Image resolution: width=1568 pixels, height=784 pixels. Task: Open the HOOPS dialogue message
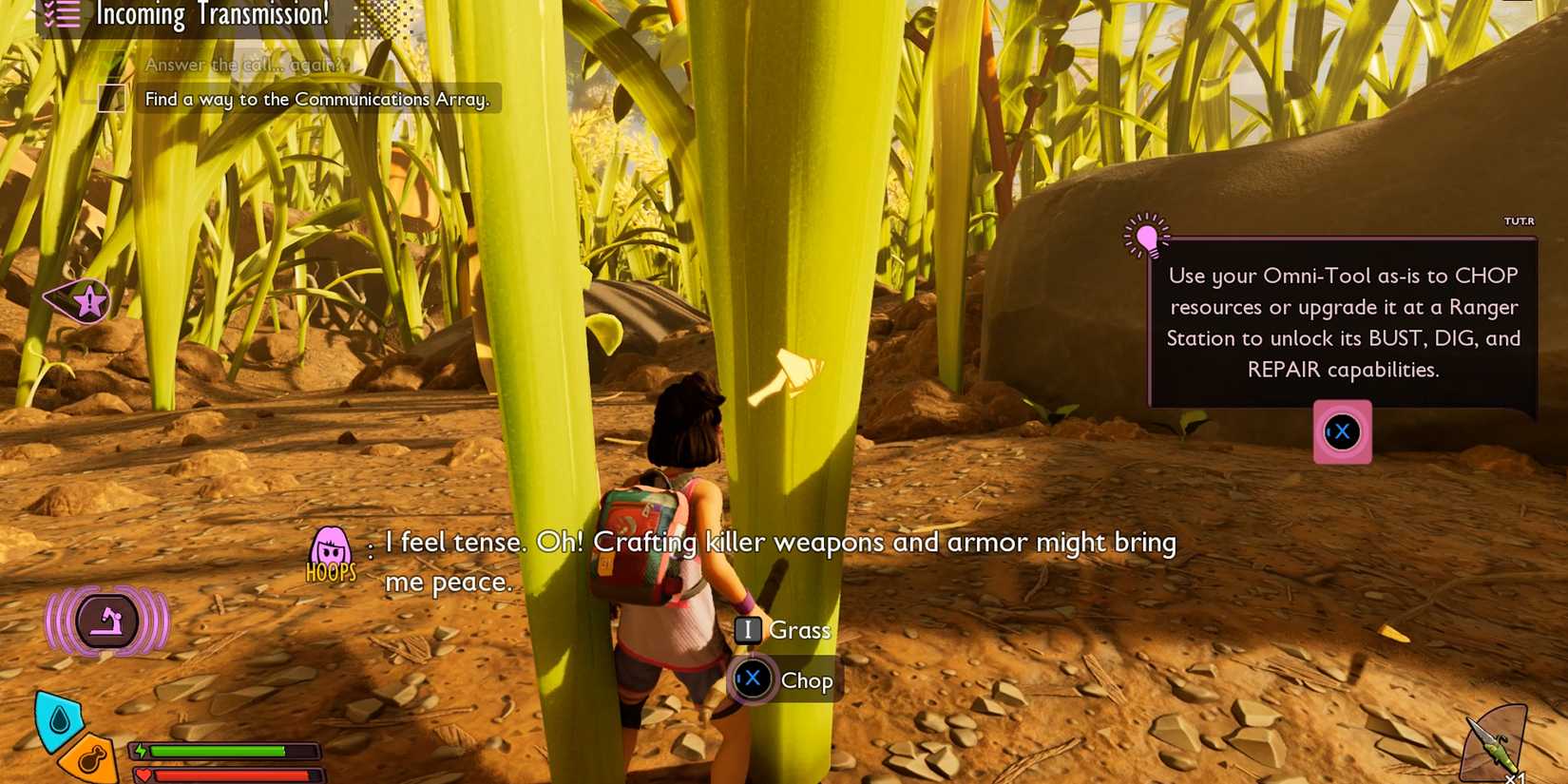click(x=779, y=561)
